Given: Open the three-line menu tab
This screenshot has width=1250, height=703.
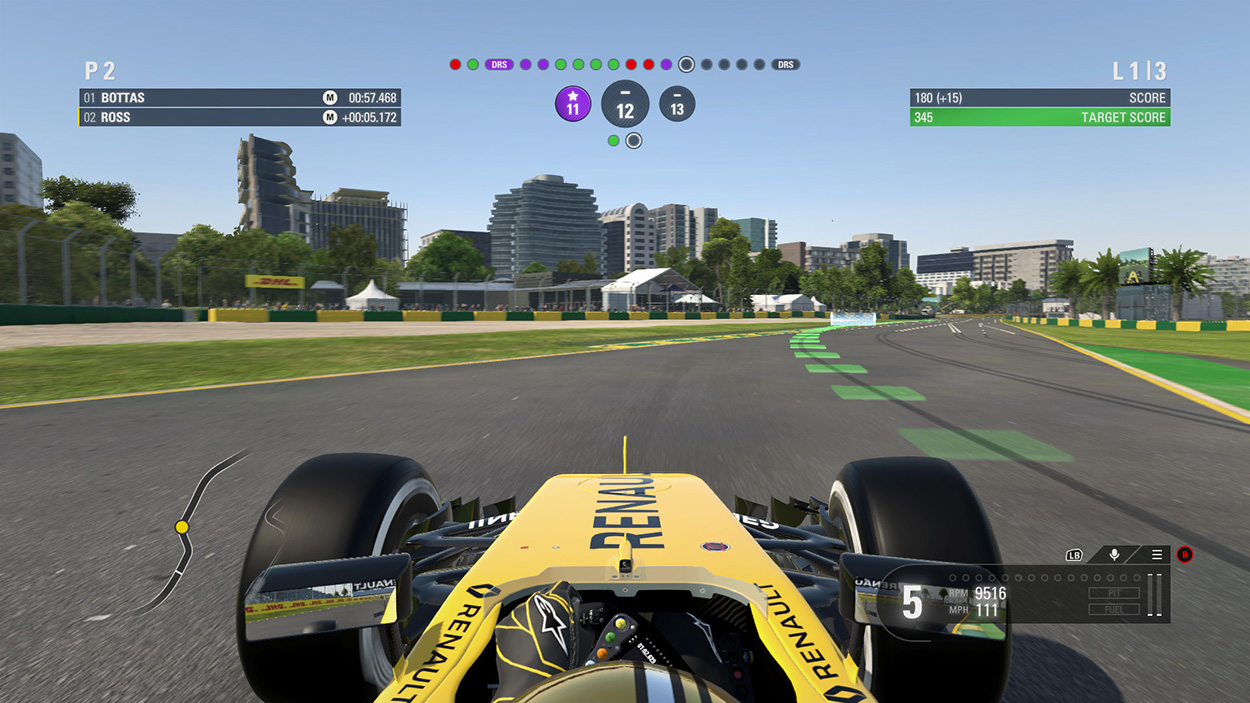Looking at the screenshot, I should coord(1157,555).
